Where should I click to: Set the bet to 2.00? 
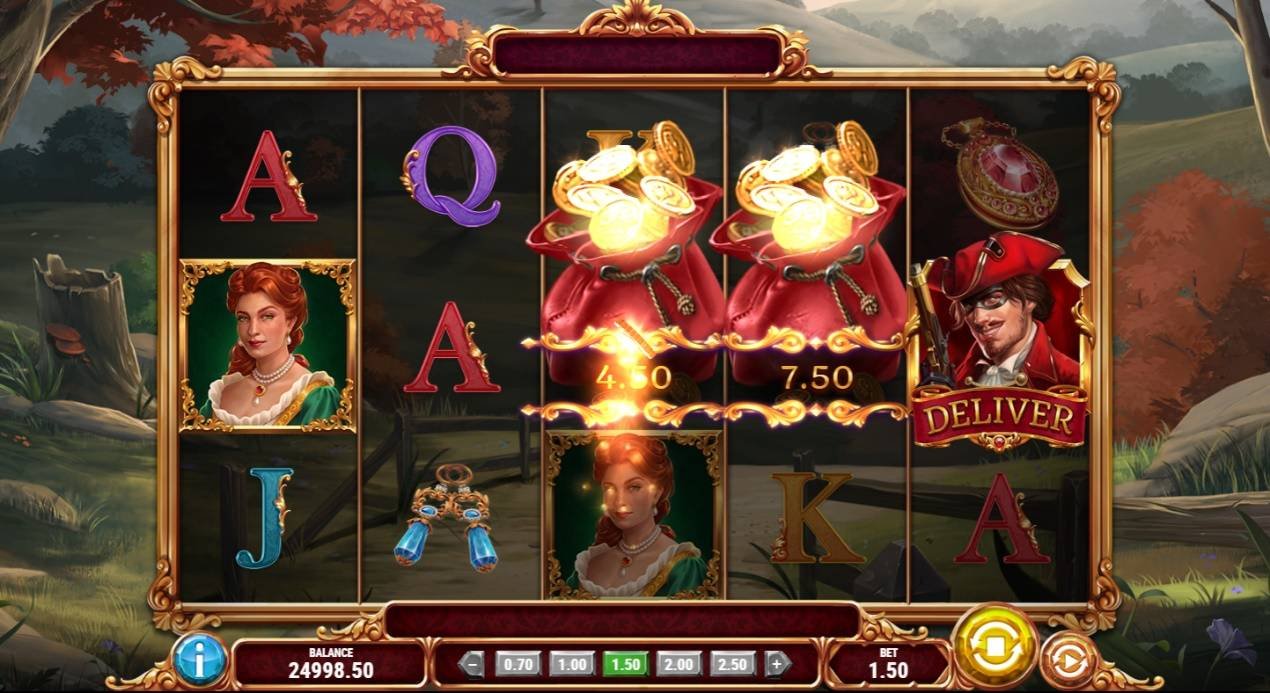[680, 663]
